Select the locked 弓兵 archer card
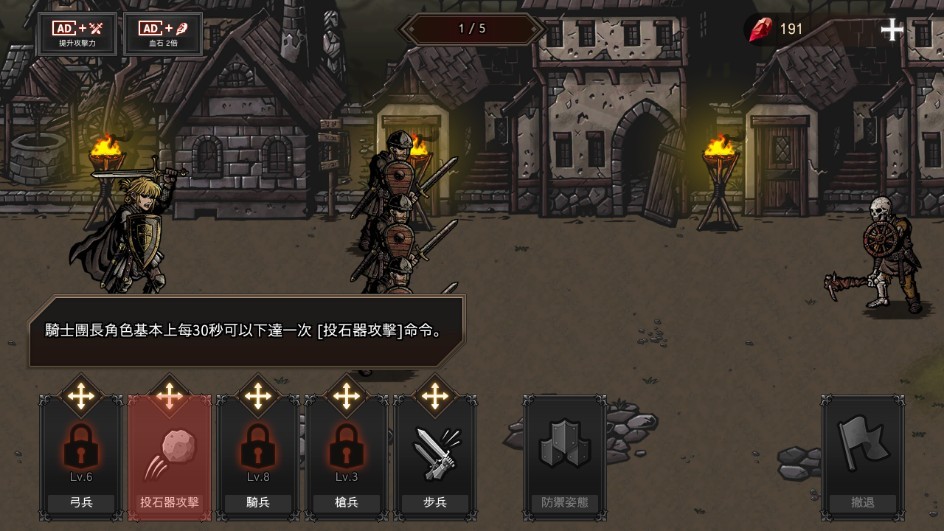Image resolution: width=944 pixels, height=531 pixels. [x=81, y=456]
